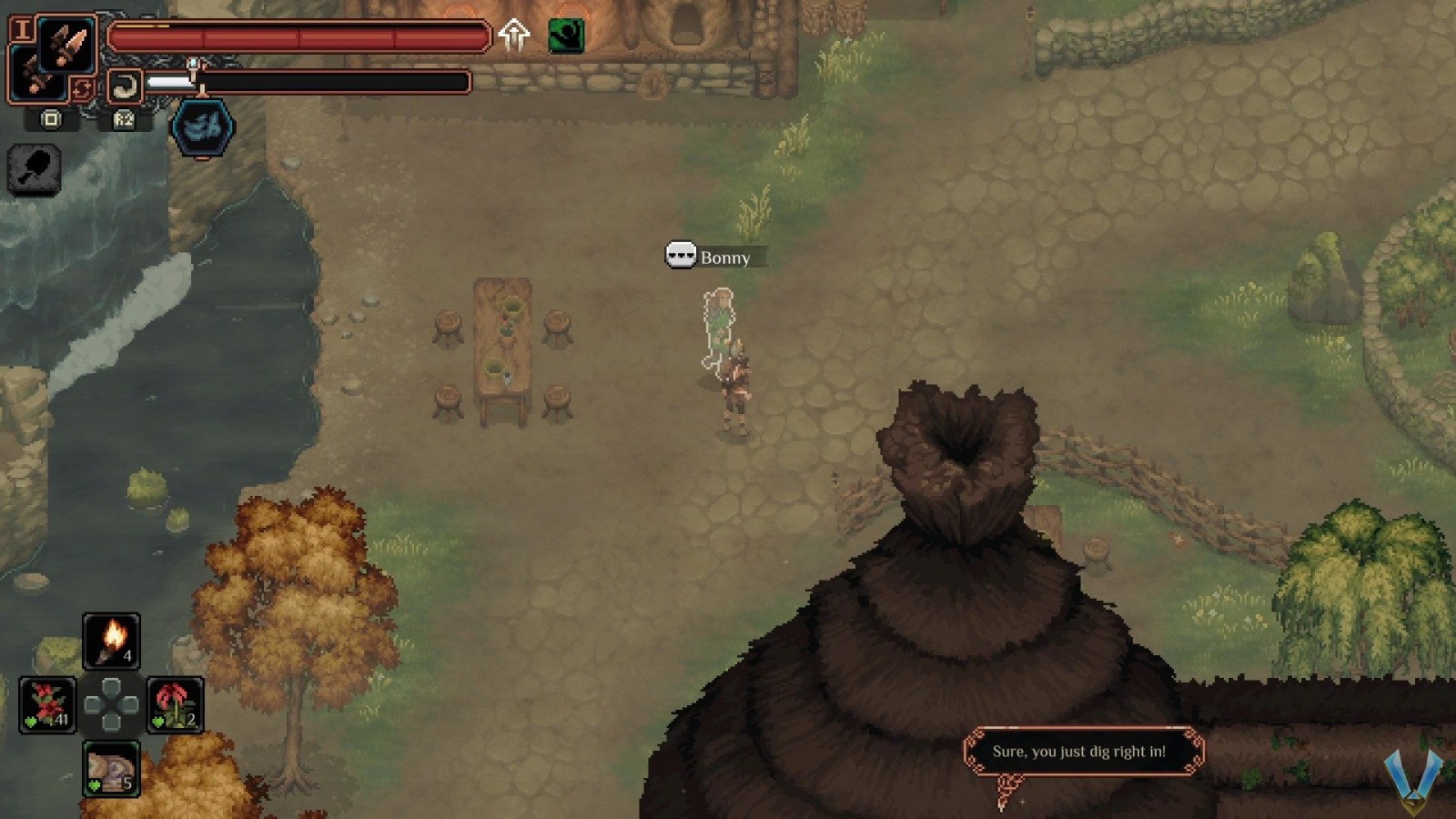This screenshot has width=1456, height=819.
Task: Select the shovel tool icon
Action: 34,170
